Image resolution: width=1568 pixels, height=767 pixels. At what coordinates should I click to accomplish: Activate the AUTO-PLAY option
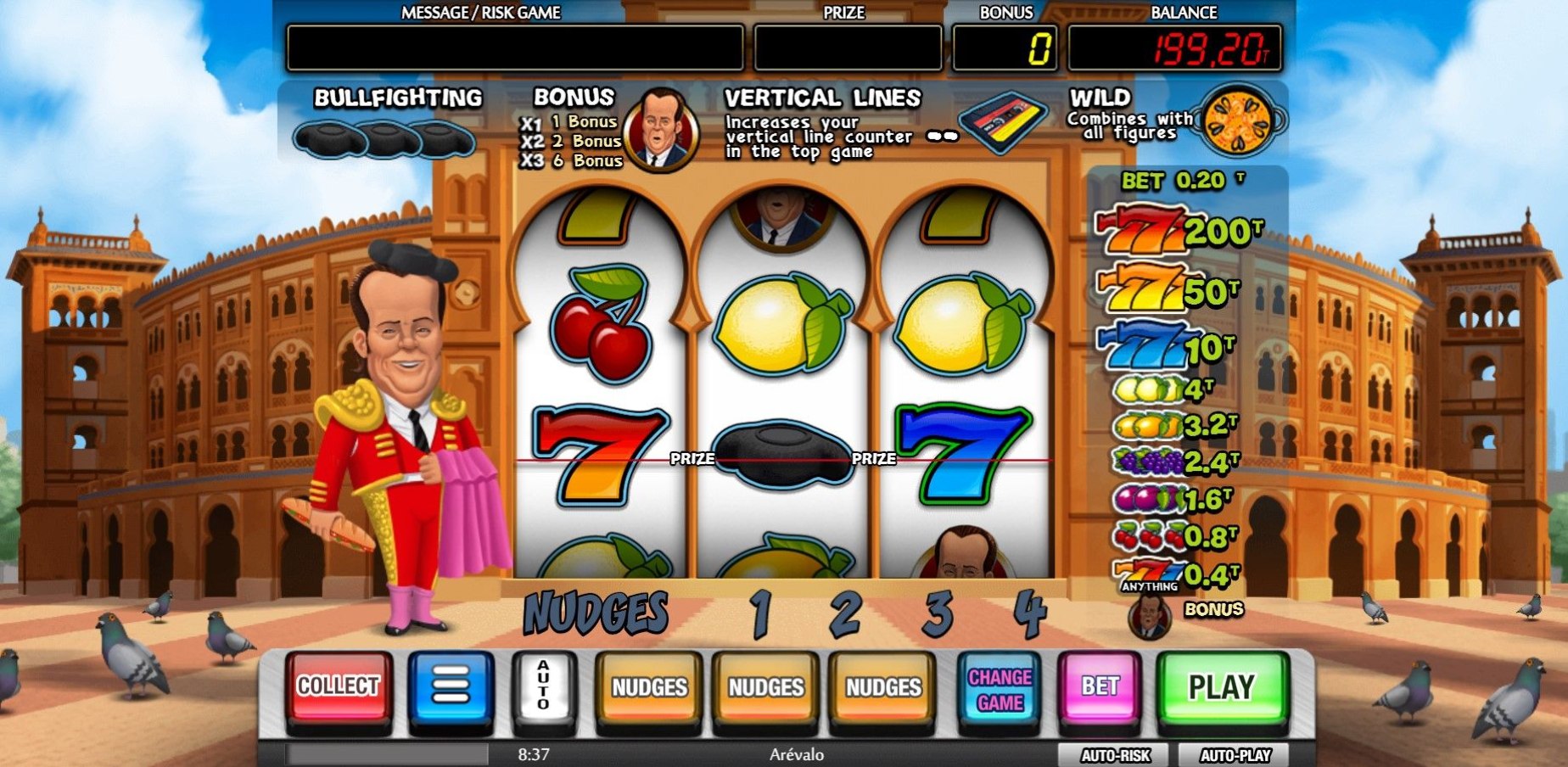point(1235,755)
